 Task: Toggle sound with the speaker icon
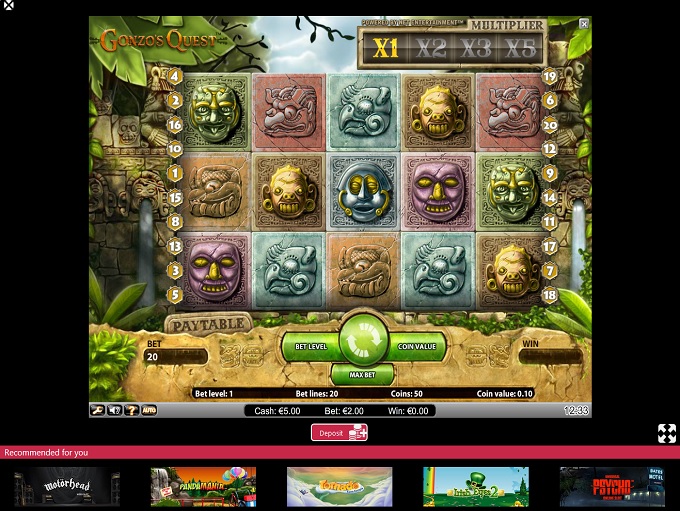click(114, 410)
